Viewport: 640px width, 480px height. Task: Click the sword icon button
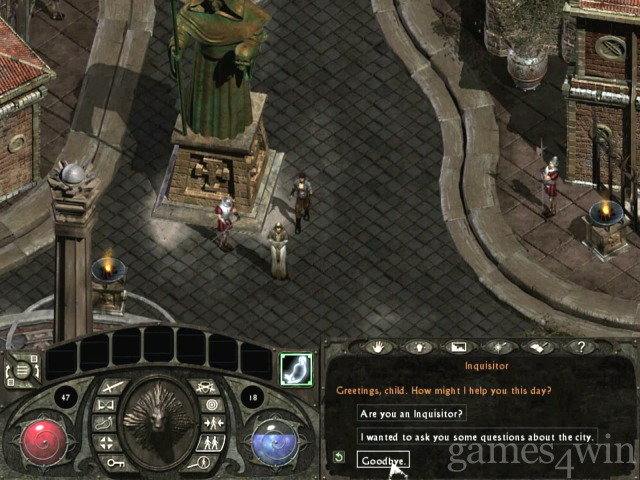[111, 387]
